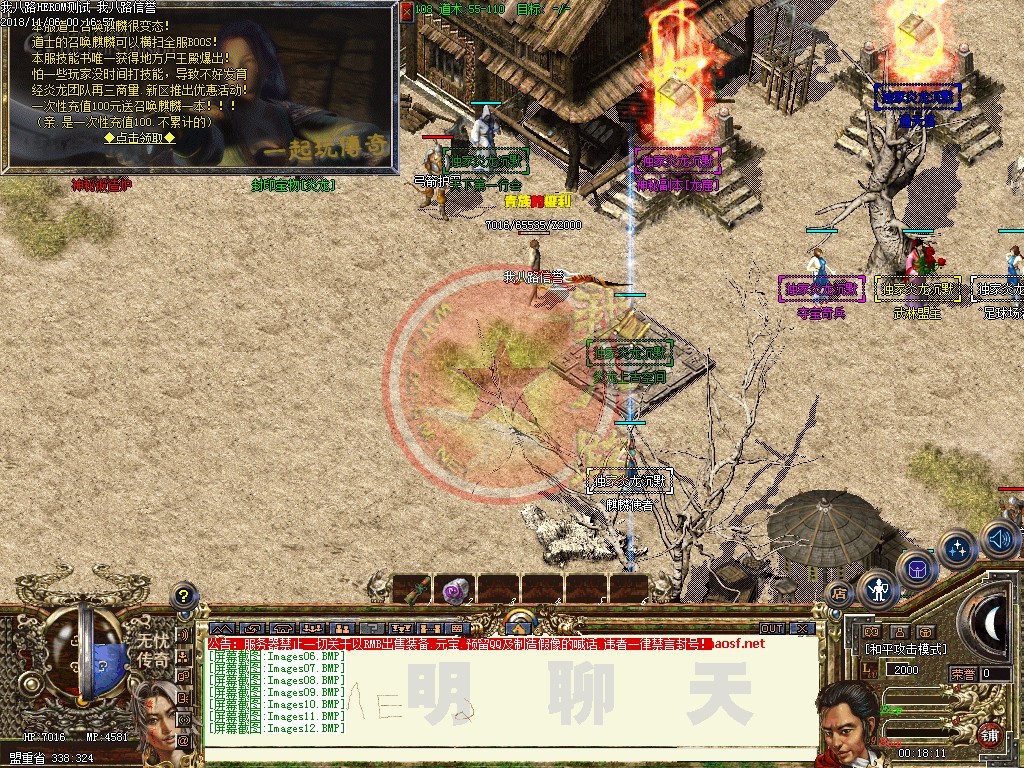The height and width of the screenshot is (768, 1024).
Task: Open the yellow question mark help button
Action: pos(183,597)
